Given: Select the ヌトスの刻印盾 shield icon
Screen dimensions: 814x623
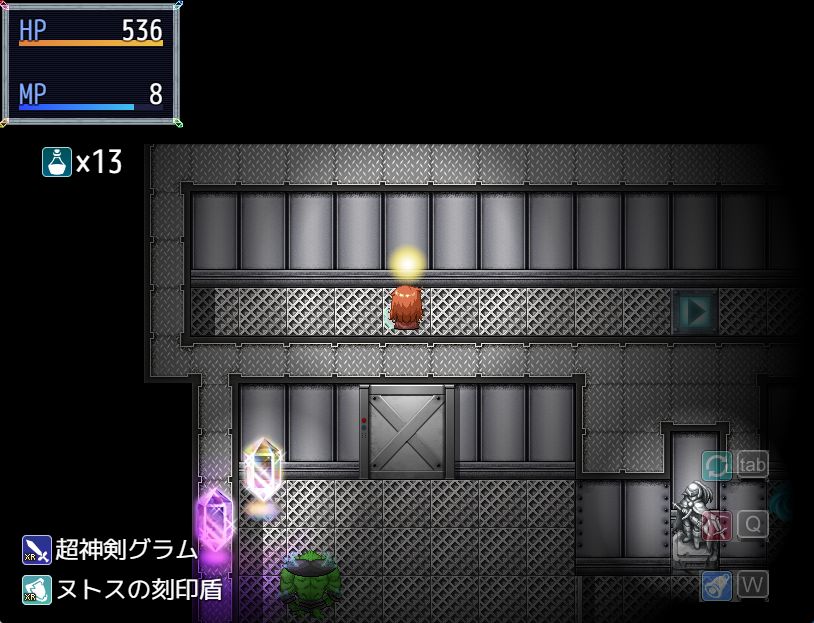Looking at the screenshot, I should pos(37,588).
